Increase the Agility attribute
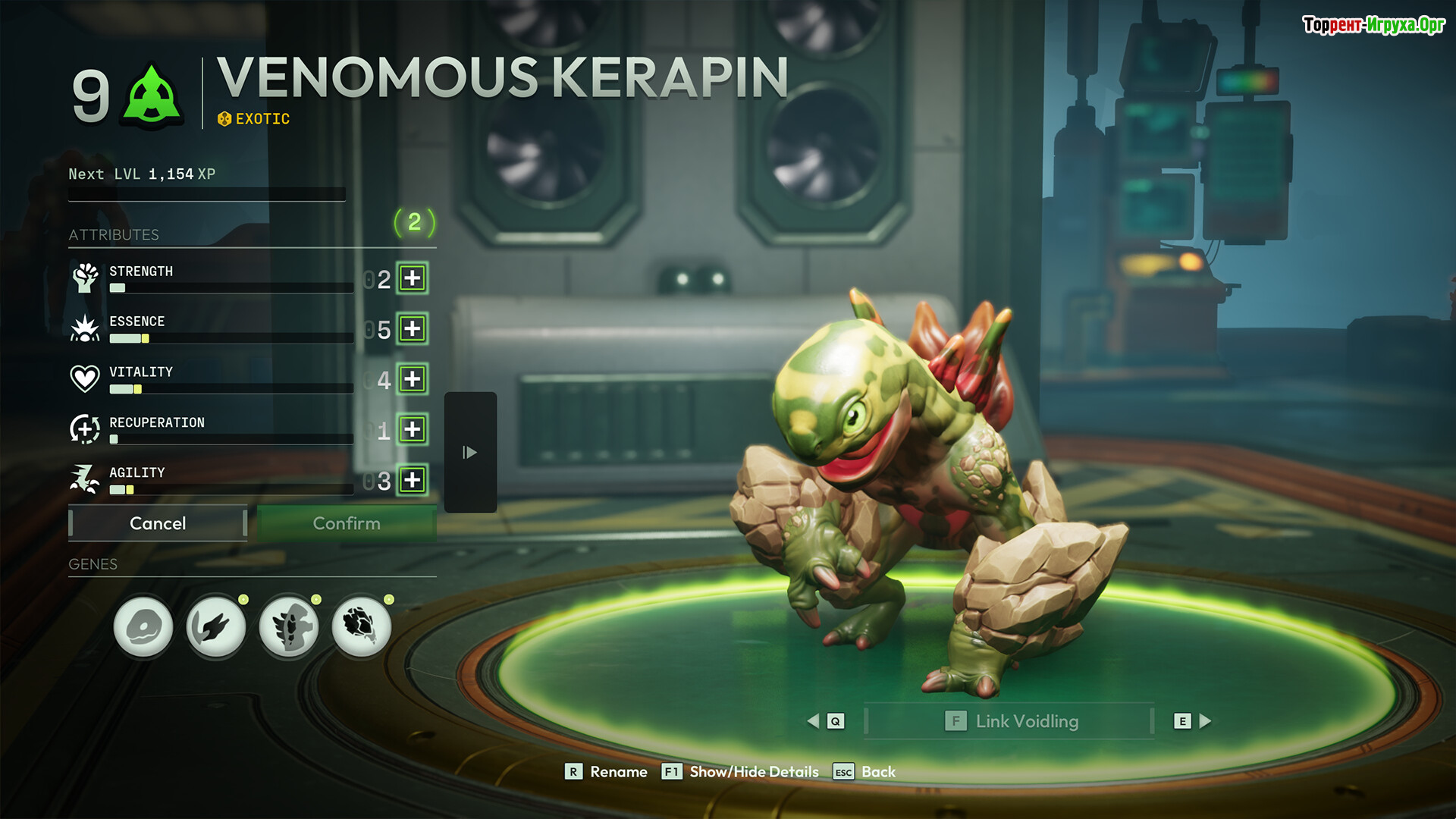The height and width of the screenshot is (819, 1456). pyautogui.click(x=413, y=480)
